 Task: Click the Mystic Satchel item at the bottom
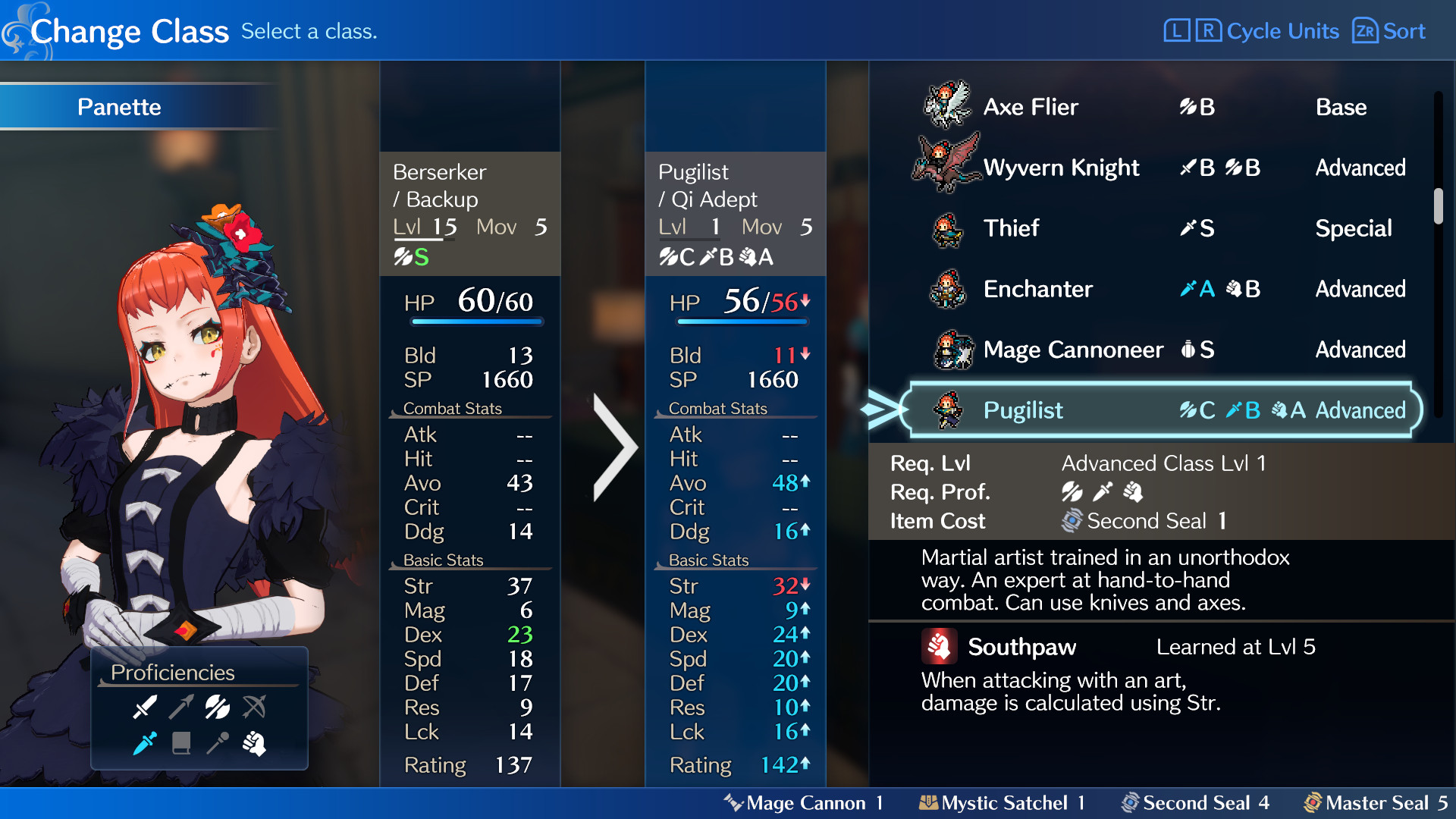pyautogui.click(x=929, y=802)
